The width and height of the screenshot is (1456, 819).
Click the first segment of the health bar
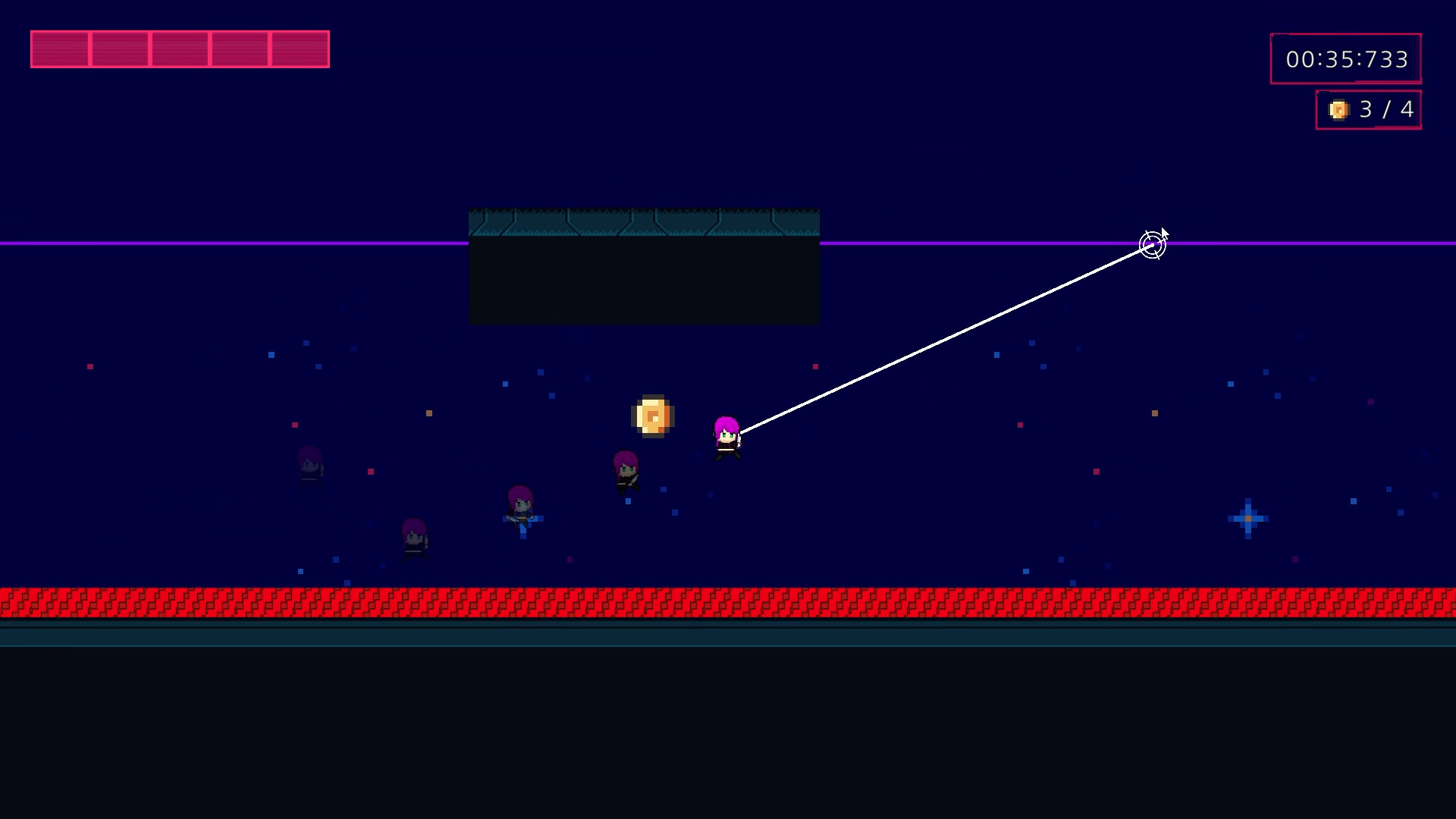pyautogui.click(x=60, y=49)
